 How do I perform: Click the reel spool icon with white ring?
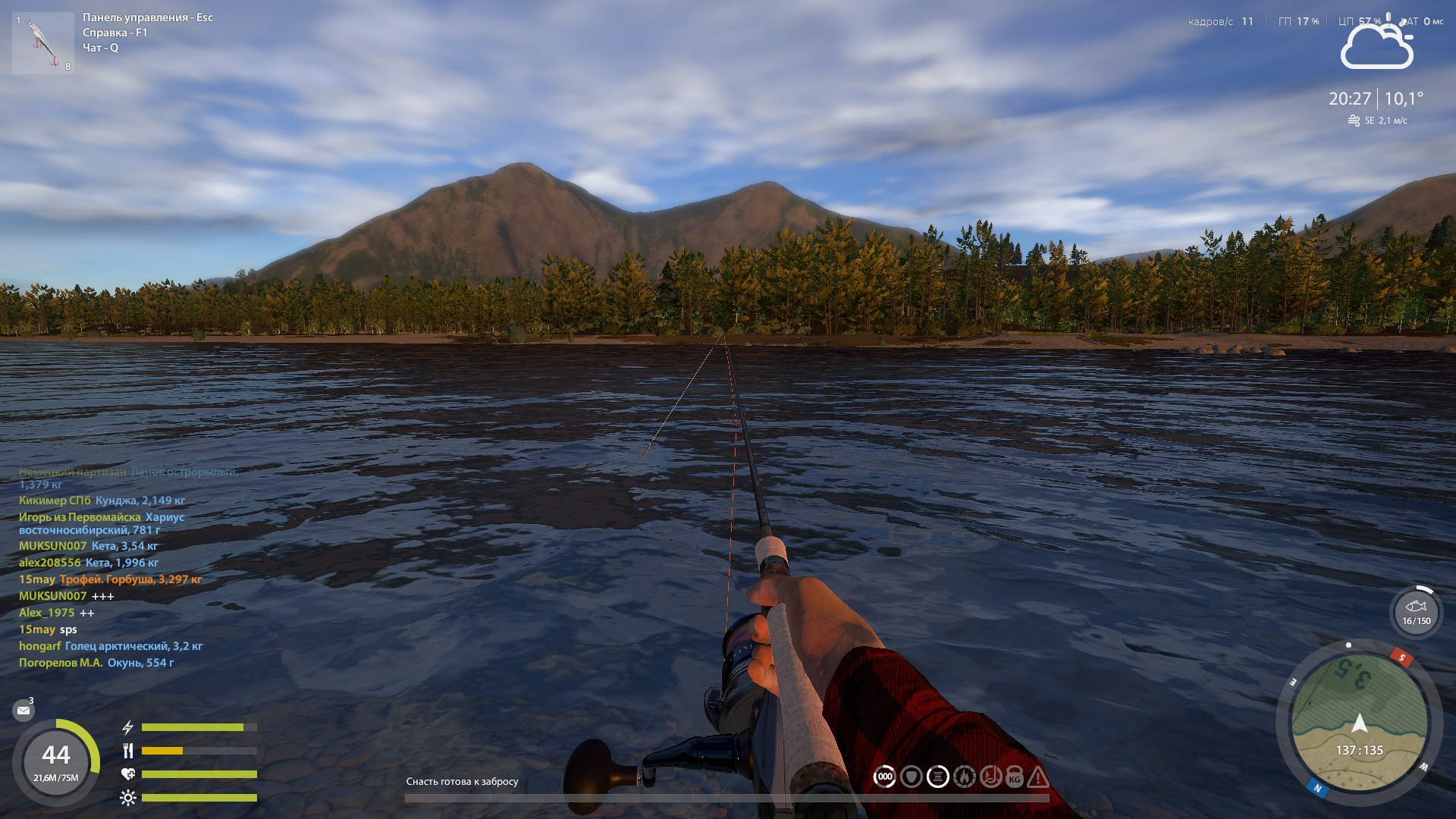coord(938,777)
